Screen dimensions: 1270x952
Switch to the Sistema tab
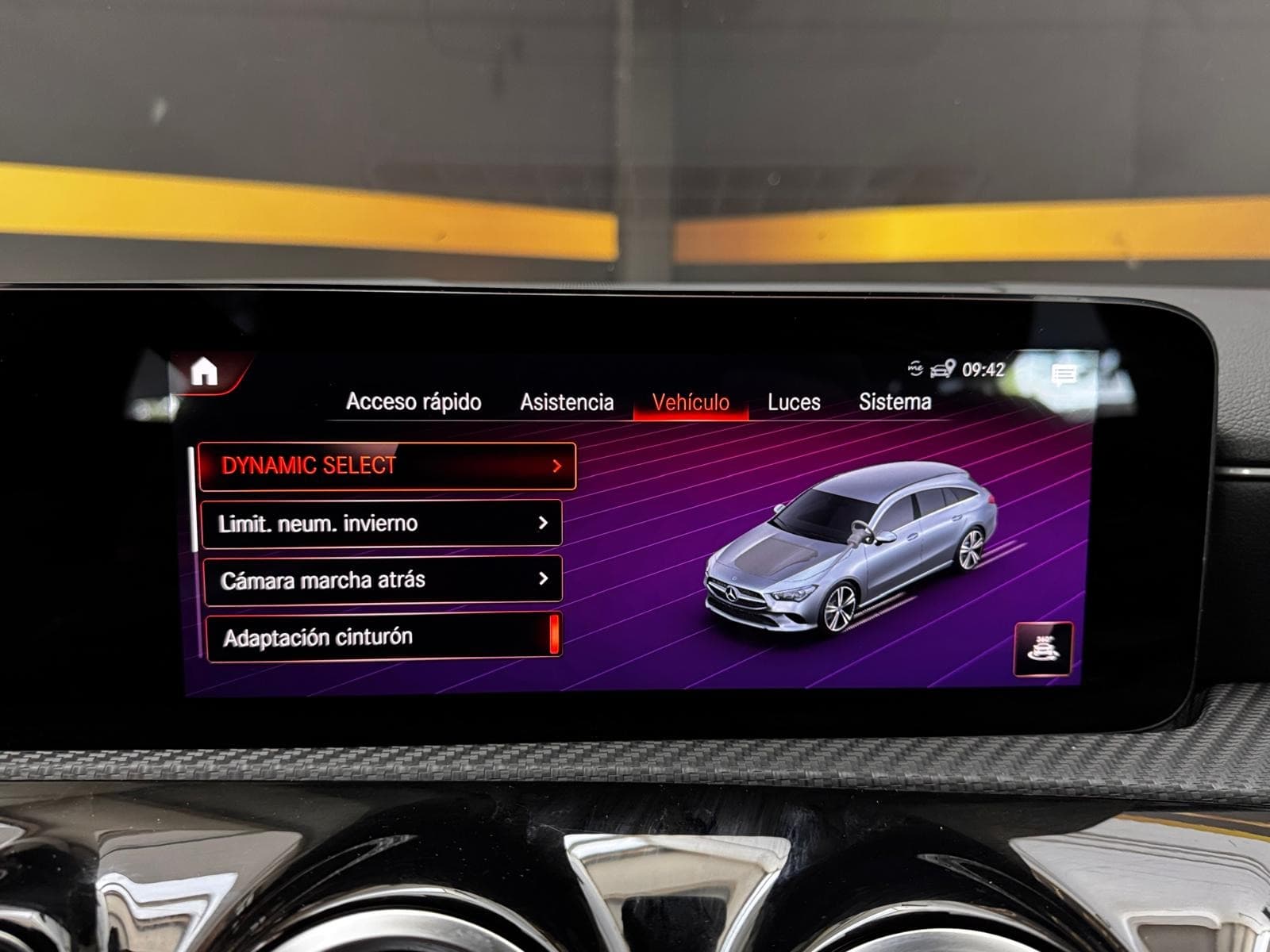pyautogui.click(x=895, y=402)
